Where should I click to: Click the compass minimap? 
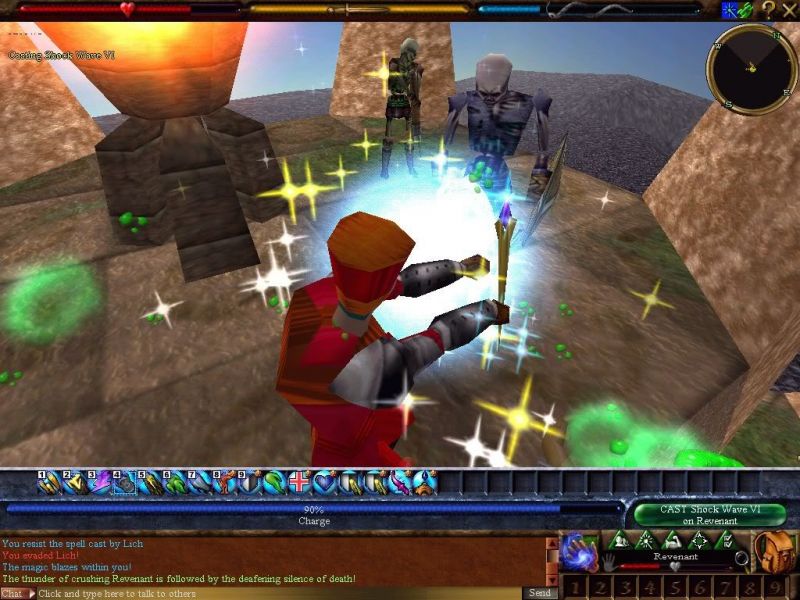tap(751, 68)
